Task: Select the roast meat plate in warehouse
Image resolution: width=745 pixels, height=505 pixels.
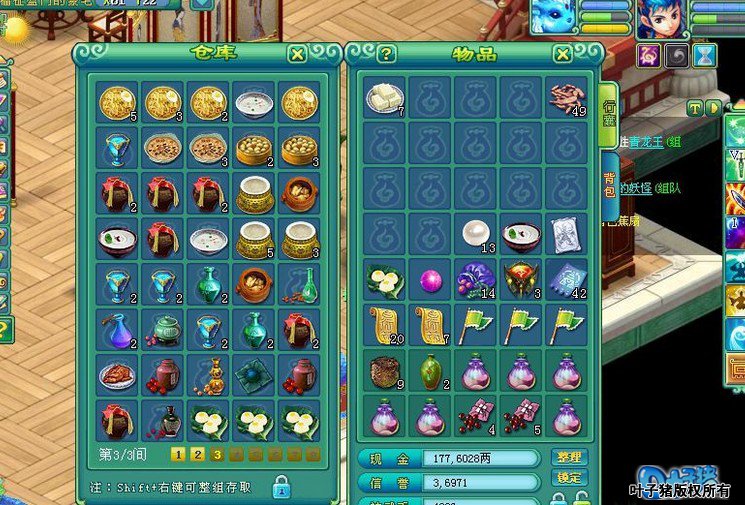Action: 117,375
